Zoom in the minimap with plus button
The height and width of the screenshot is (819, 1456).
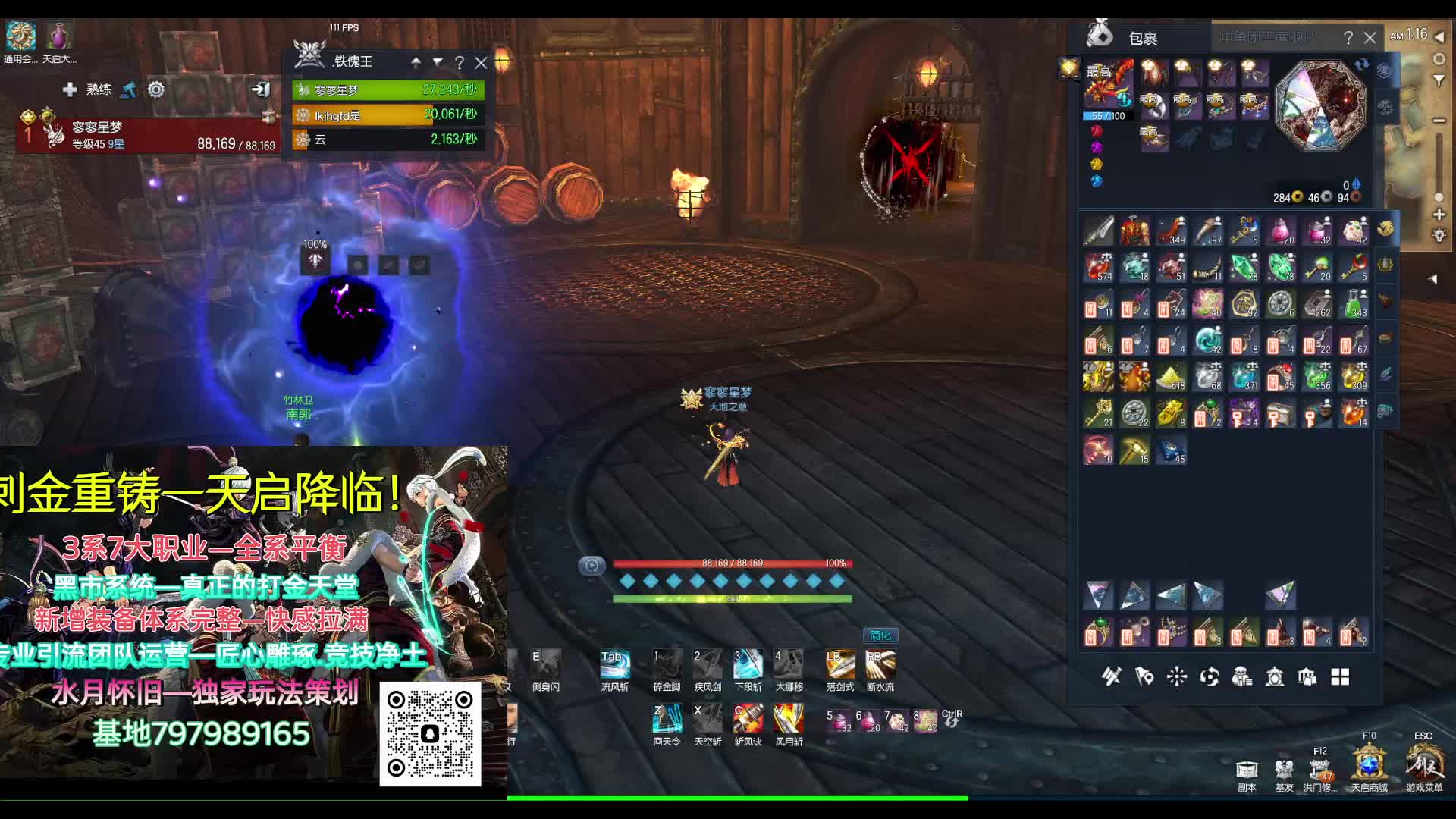pos(1439,215)
